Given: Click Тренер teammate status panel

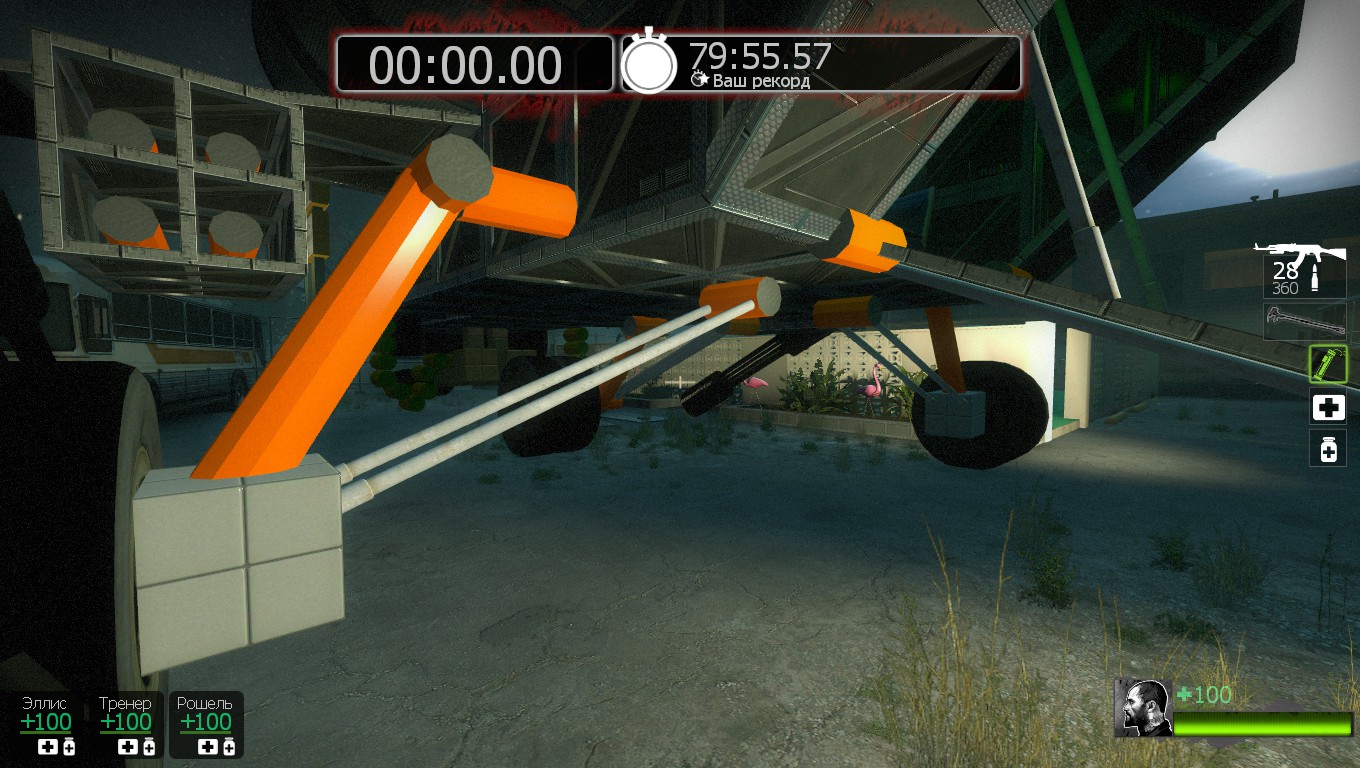Looking at the screenshot, I should click(126, 724).
